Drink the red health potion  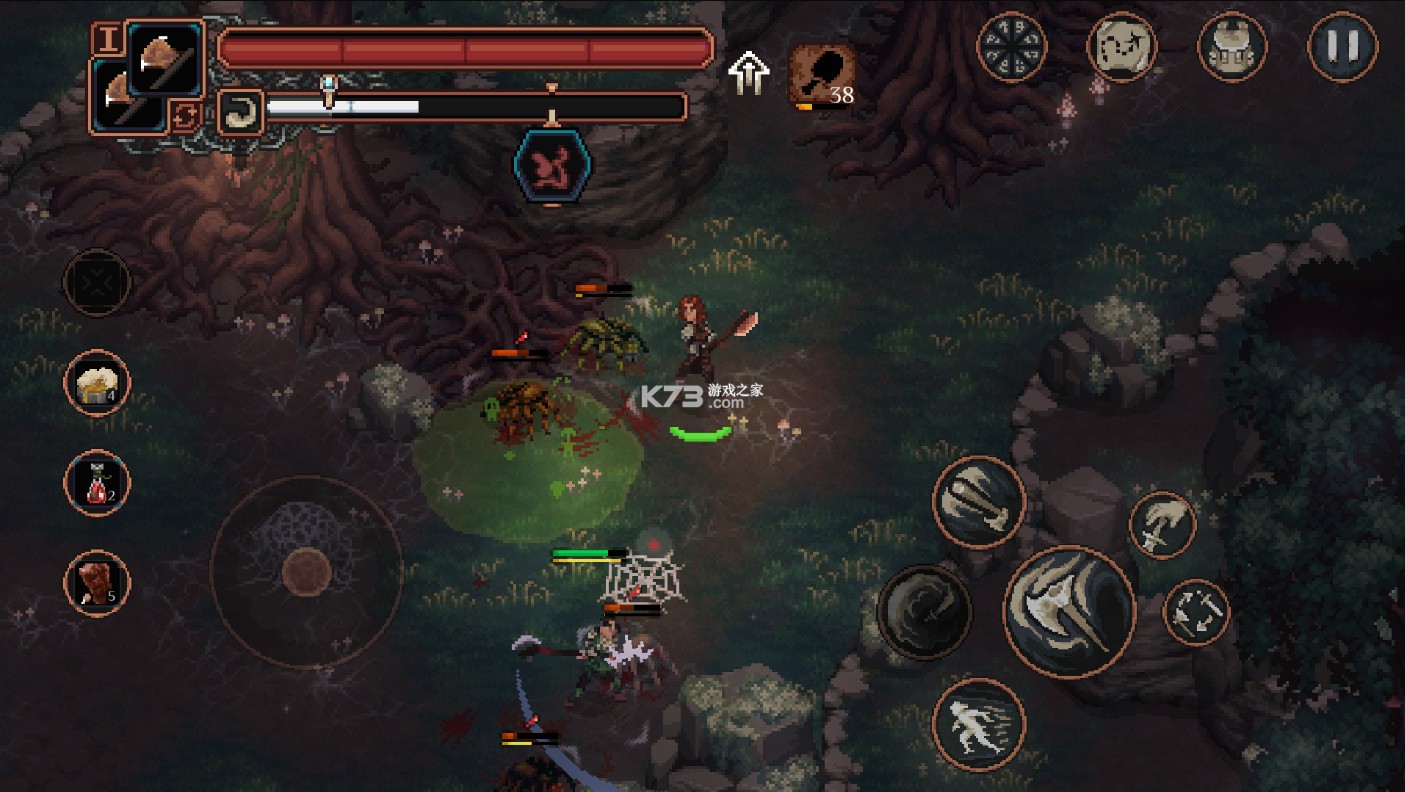point(97,483)
